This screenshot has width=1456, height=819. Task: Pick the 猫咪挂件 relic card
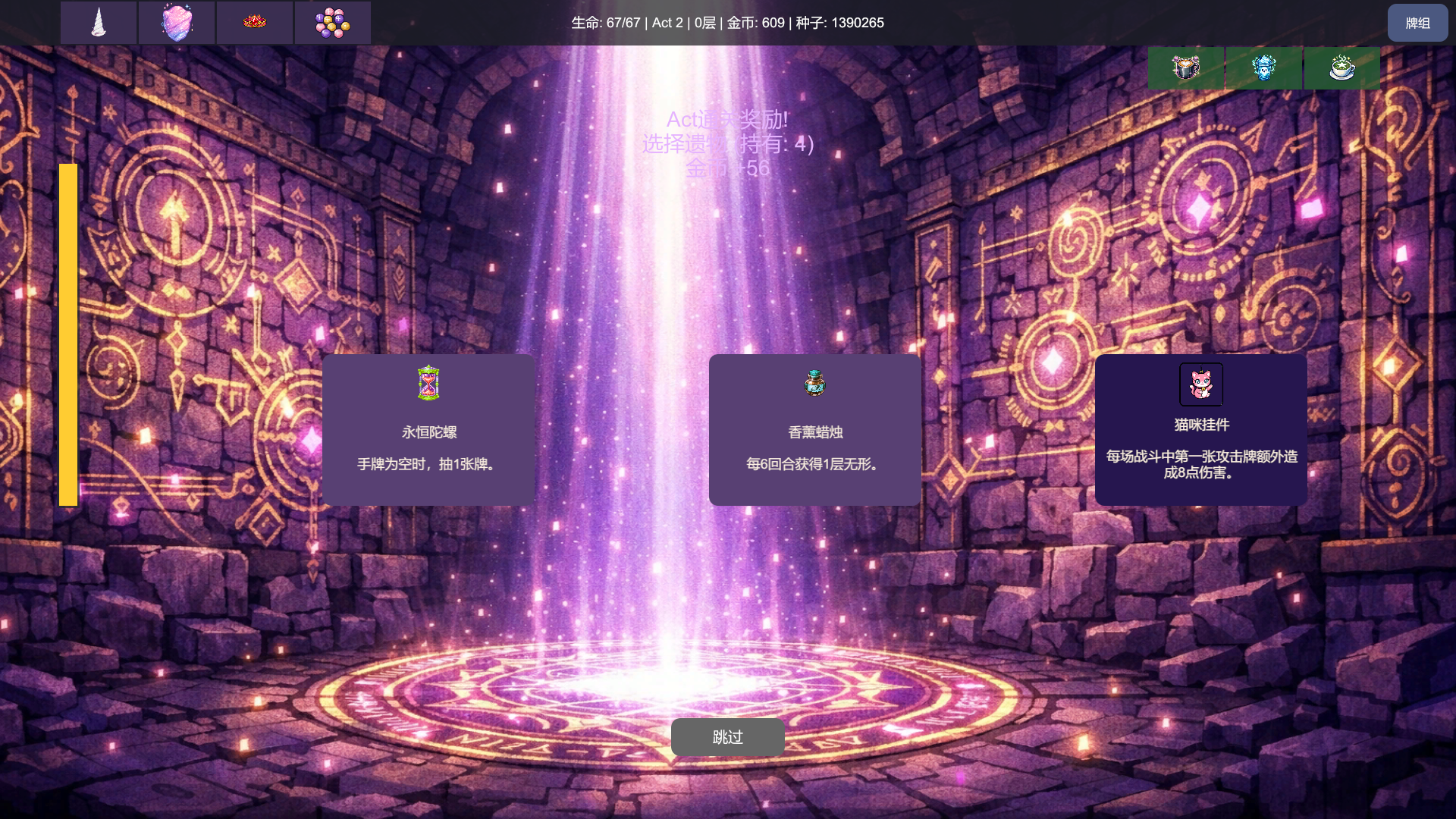[x=1200, y=429]
